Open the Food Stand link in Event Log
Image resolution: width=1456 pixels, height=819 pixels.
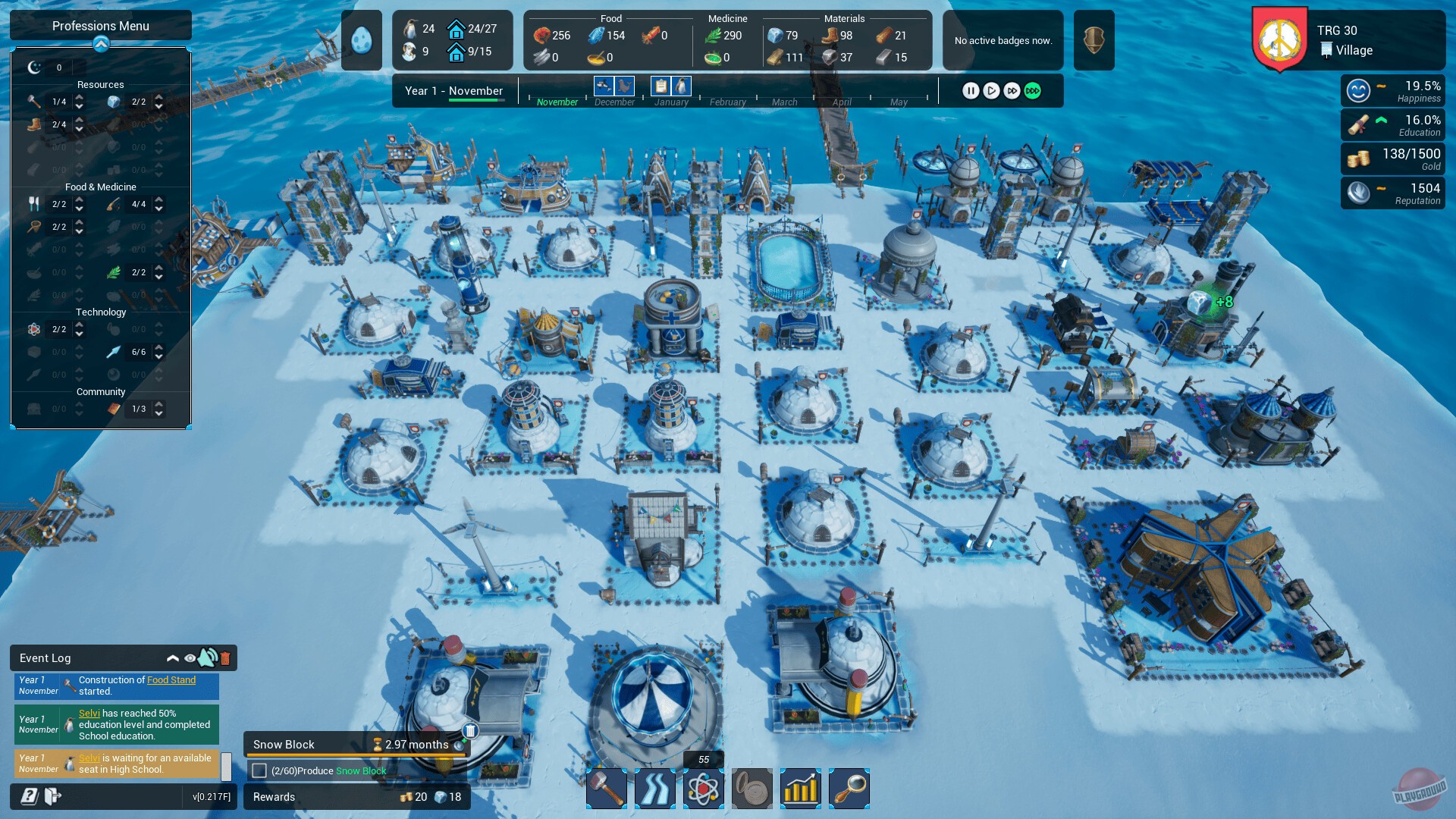(x=171, y=679)
